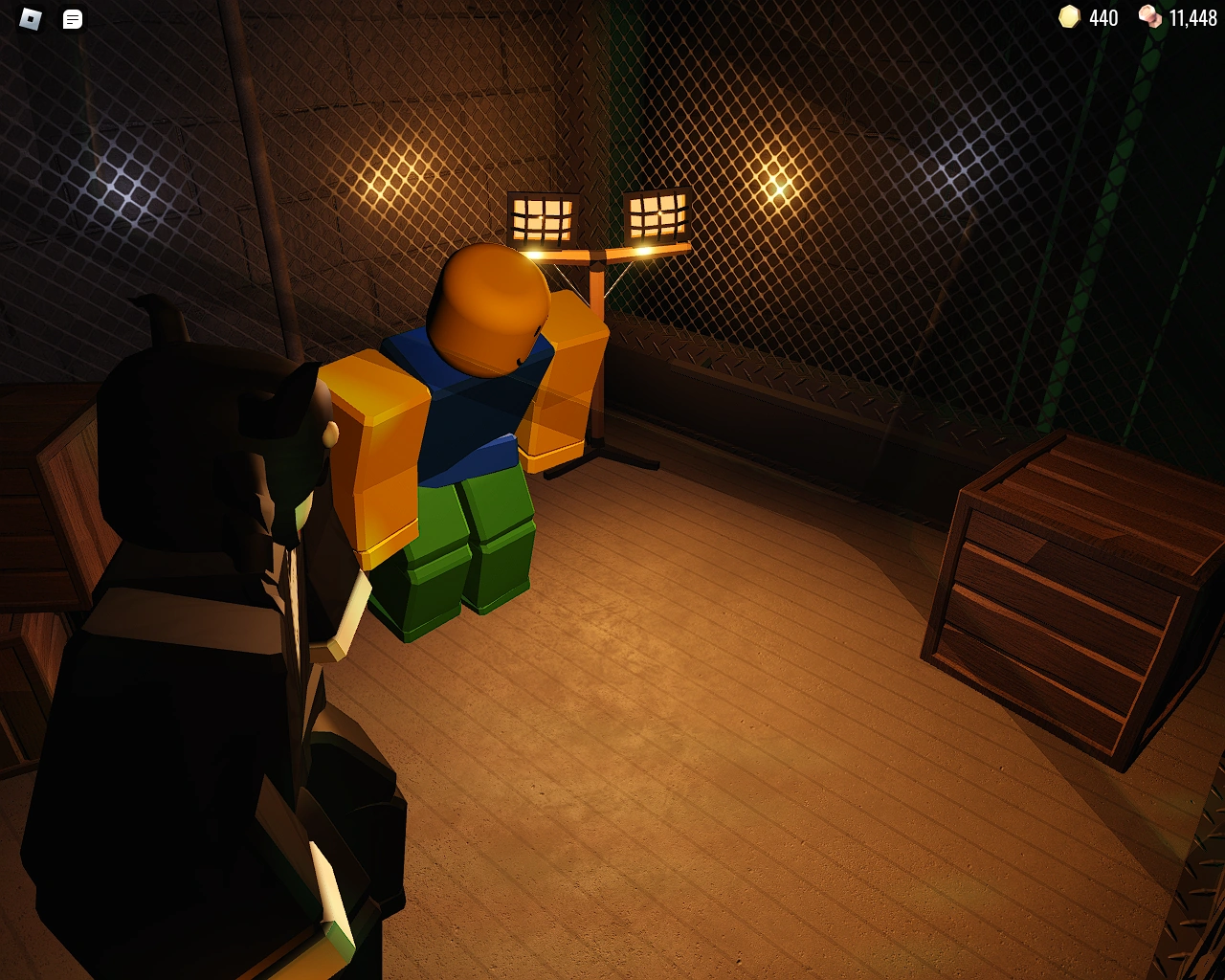The image size is (1225, 980).
Task: Select the lantern stand between the characters
Action: click(598, 364)
